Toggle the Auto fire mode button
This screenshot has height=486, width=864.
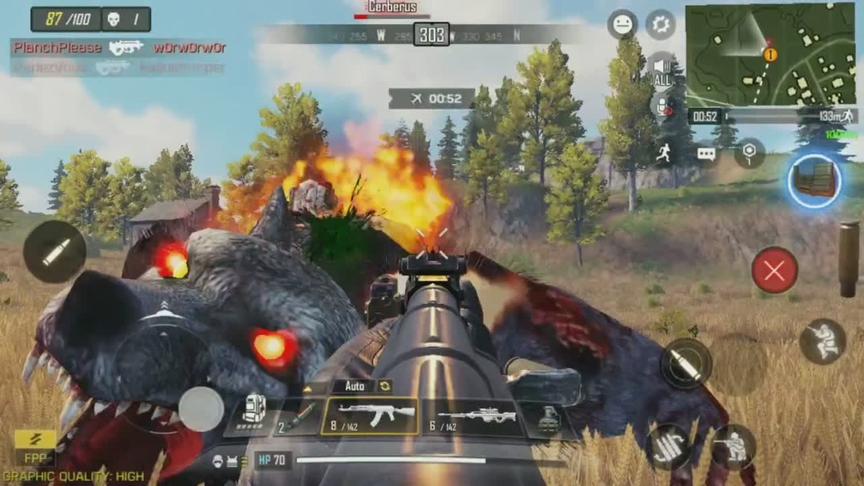(x=363, y=386)
